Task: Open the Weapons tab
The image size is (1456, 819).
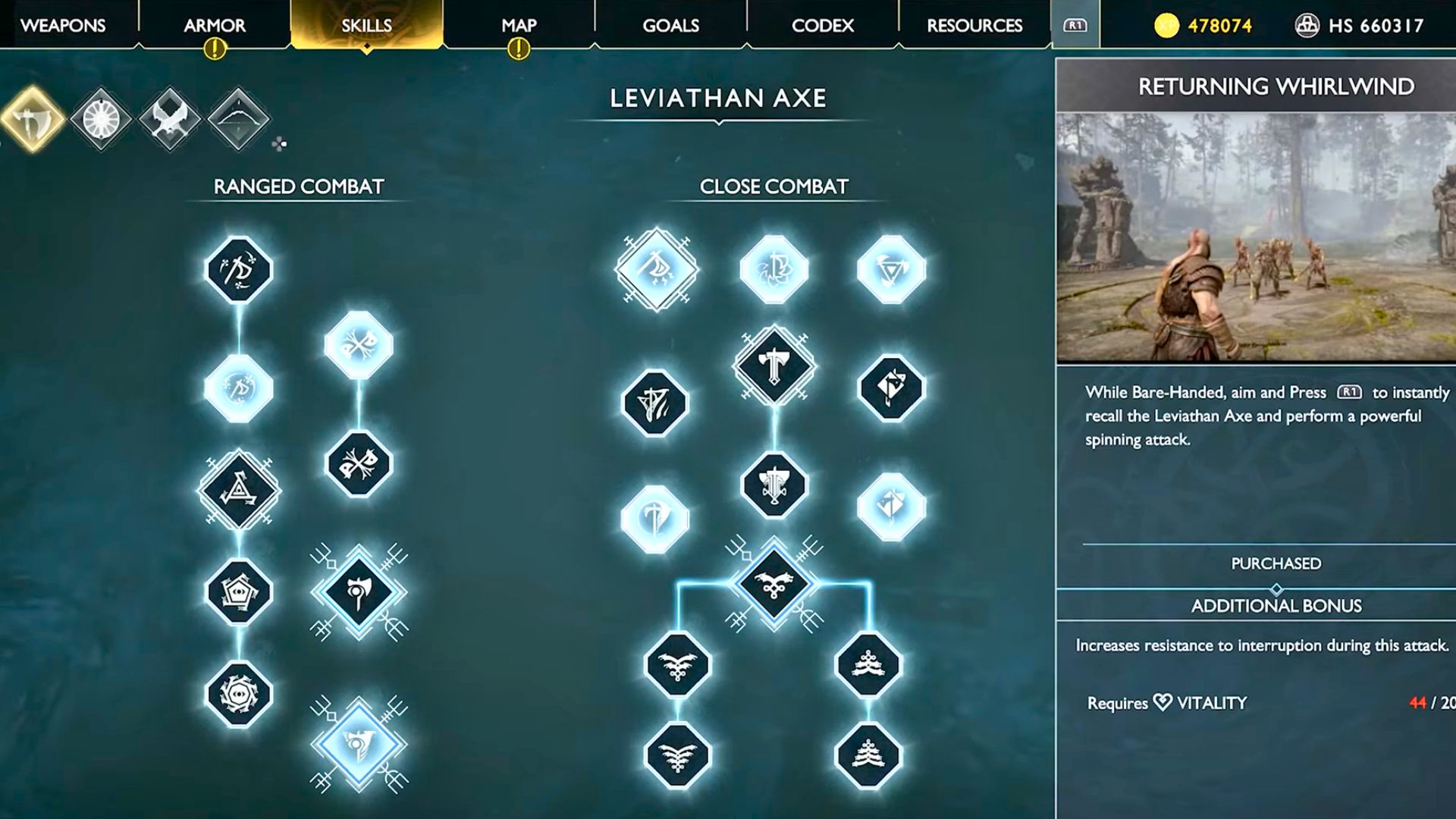Action: (63, 25)
